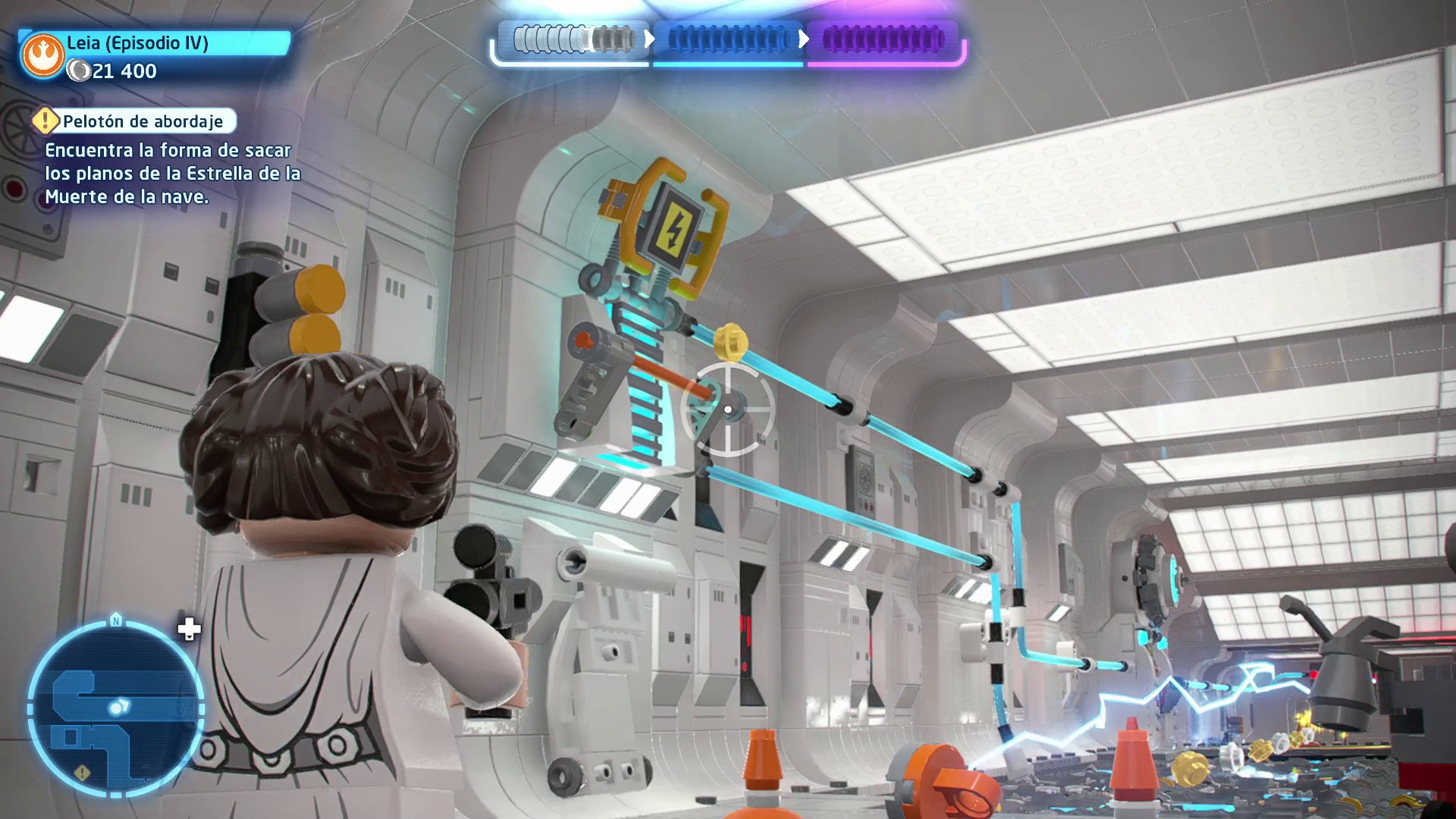Click the lightning bolt sign on the wall contraption
Image resolution: width=1456 pixels, height=819 pixels.
677,229
